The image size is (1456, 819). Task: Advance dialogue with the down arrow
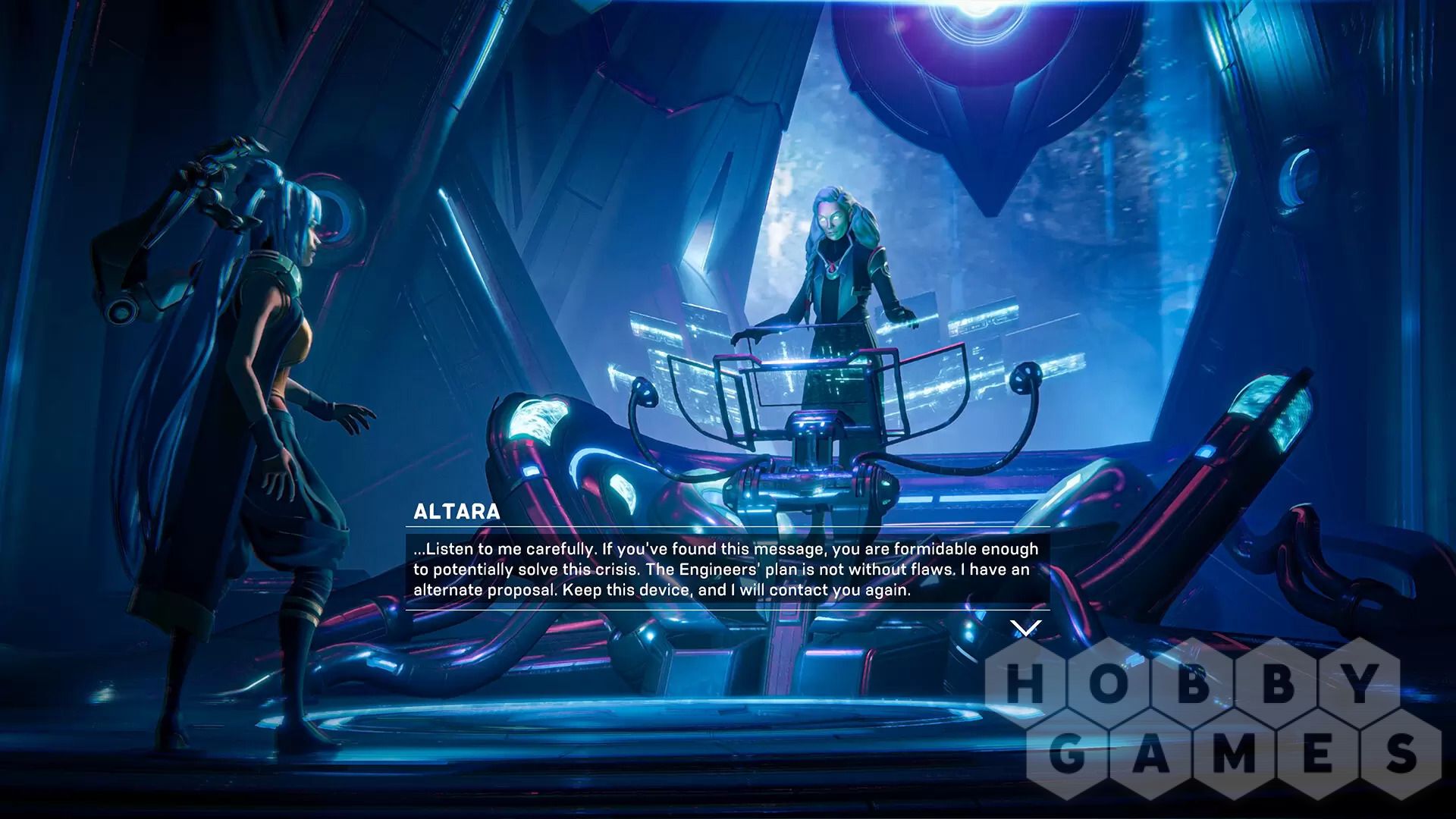pos(1025,628)
